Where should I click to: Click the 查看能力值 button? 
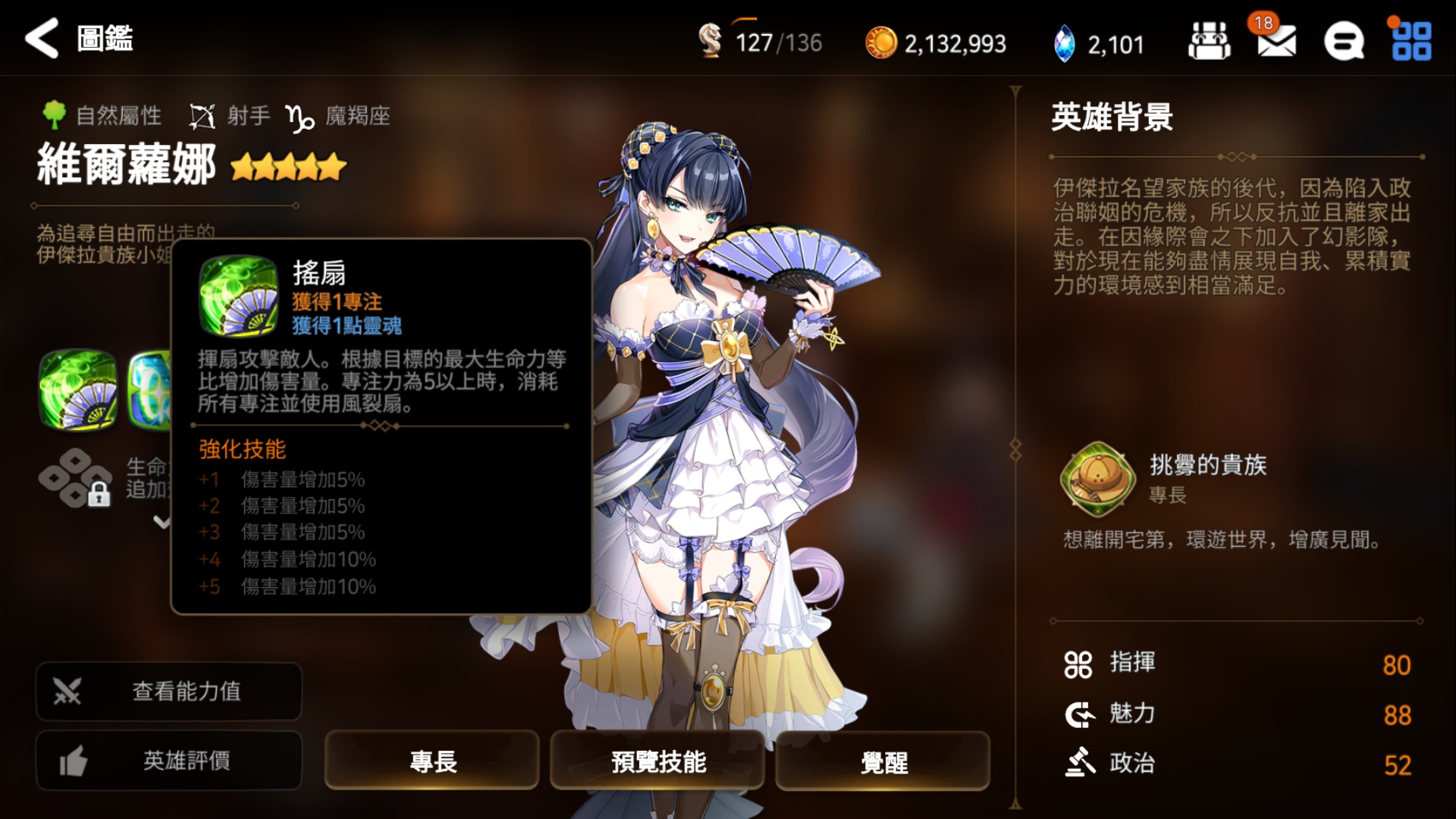(x=168, y=691)
